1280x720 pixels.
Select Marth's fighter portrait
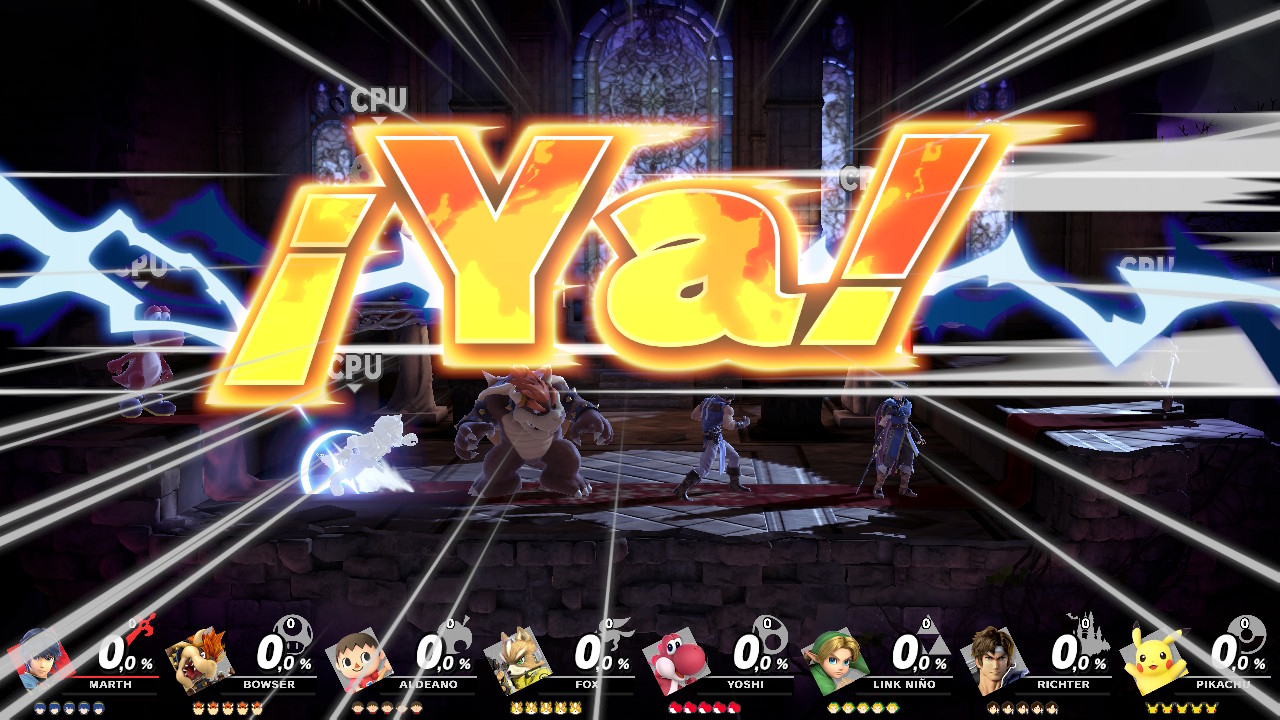coord(40,660)
